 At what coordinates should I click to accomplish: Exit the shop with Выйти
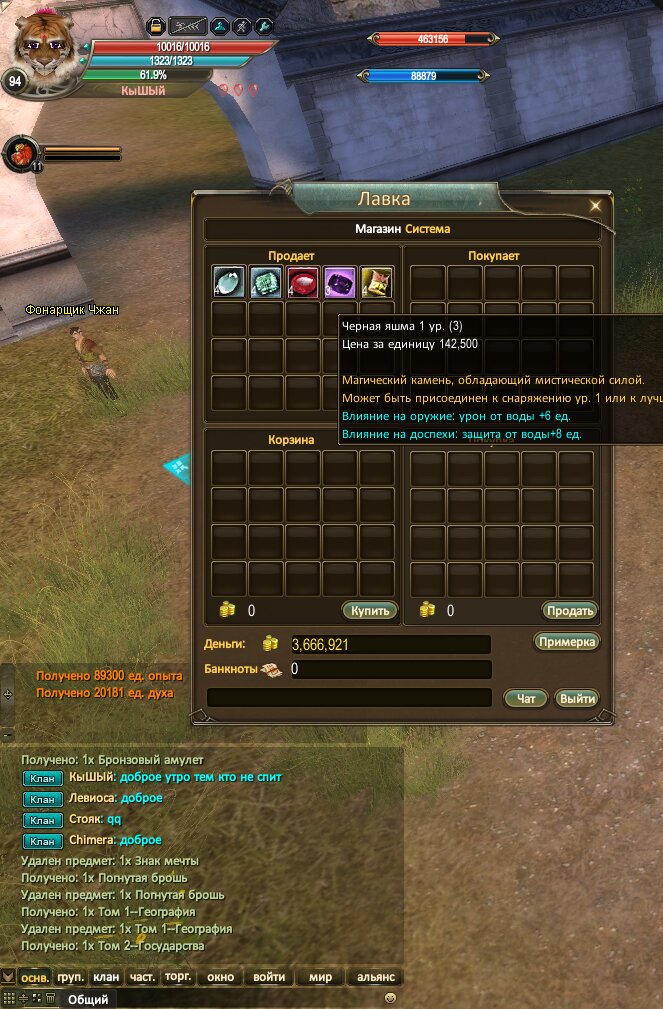point(577,699)
